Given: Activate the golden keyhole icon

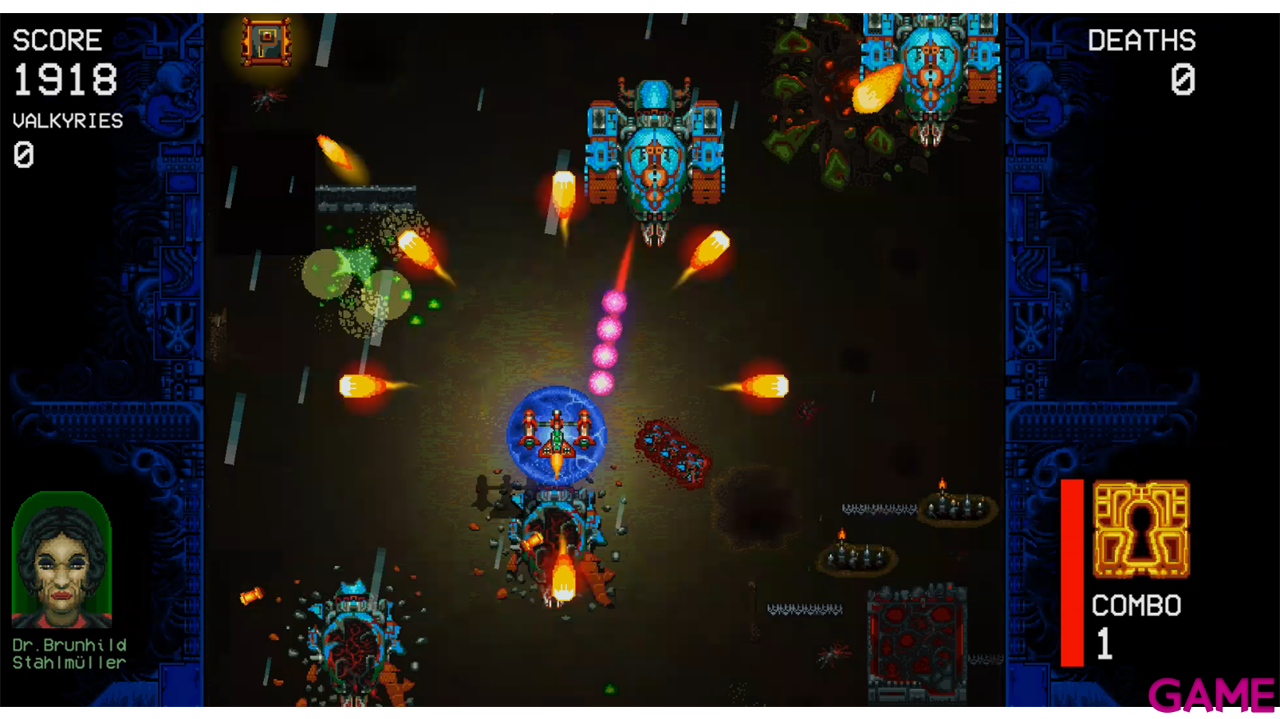Looking at the screenshot, I should [1141, 529].
